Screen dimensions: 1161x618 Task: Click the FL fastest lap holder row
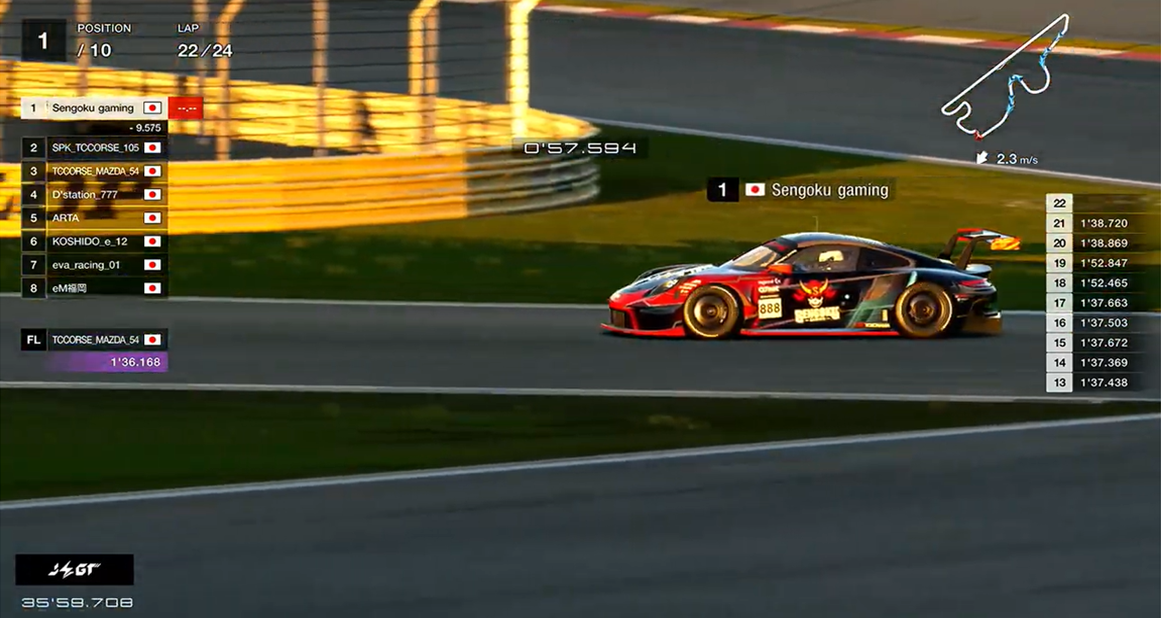pos(95,340)
